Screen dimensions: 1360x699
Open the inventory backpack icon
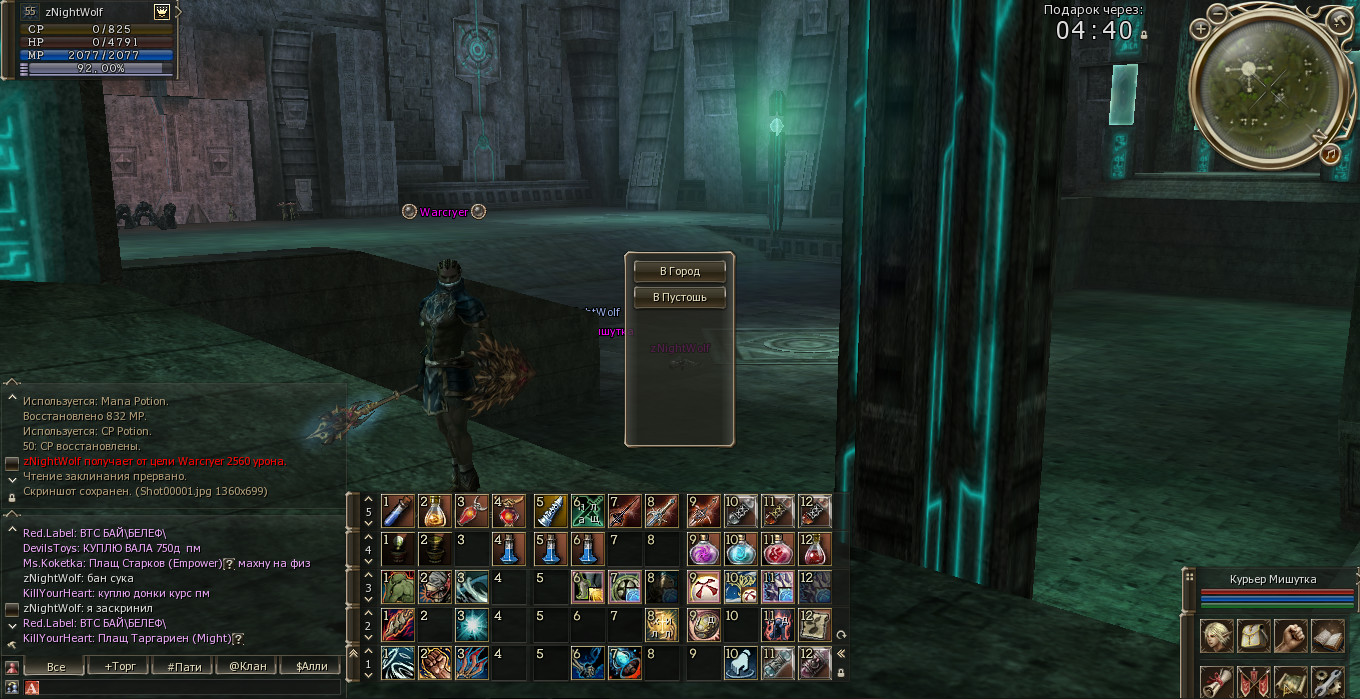[1253, 636]
